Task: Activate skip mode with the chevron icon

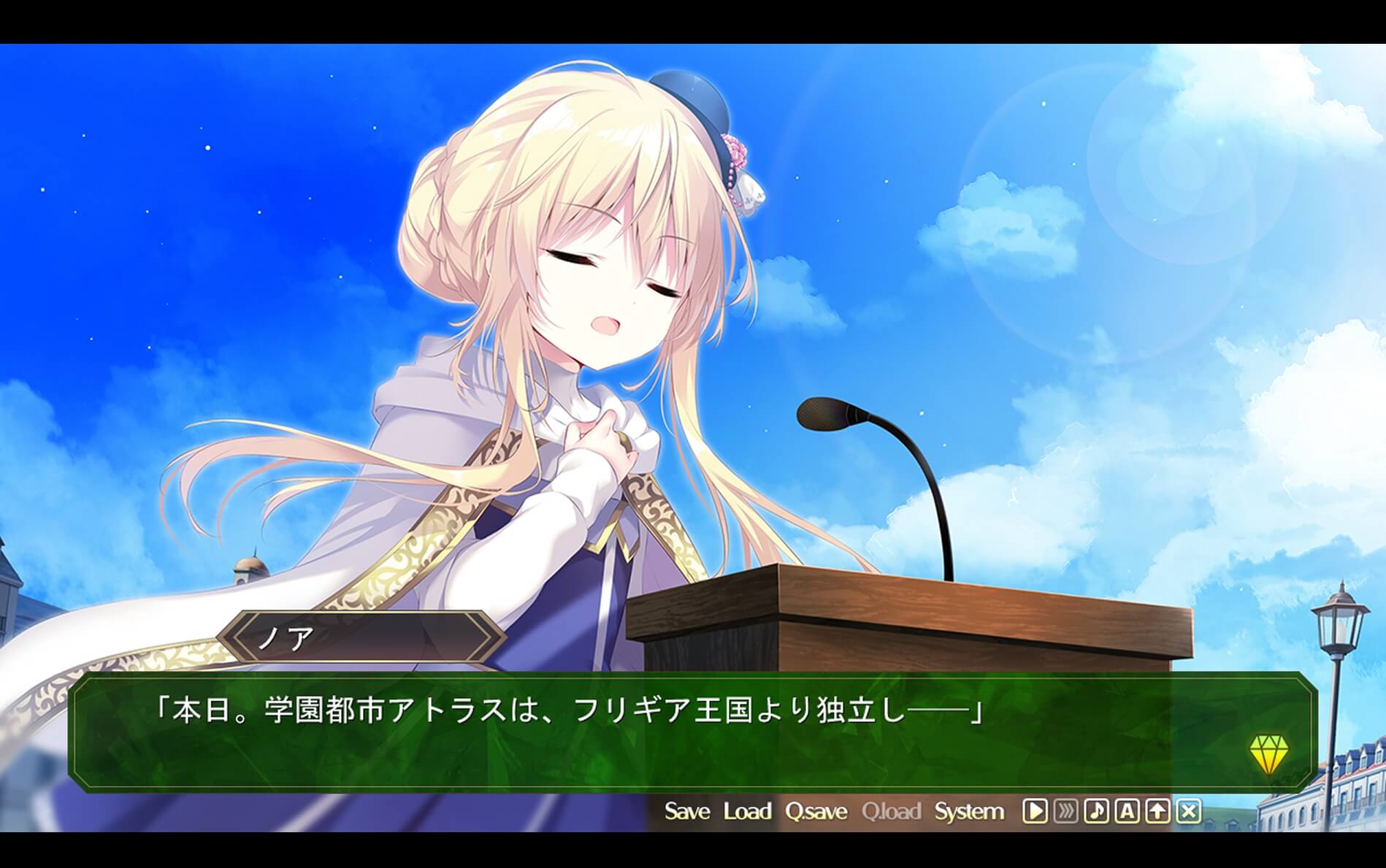Action: 1065,811
